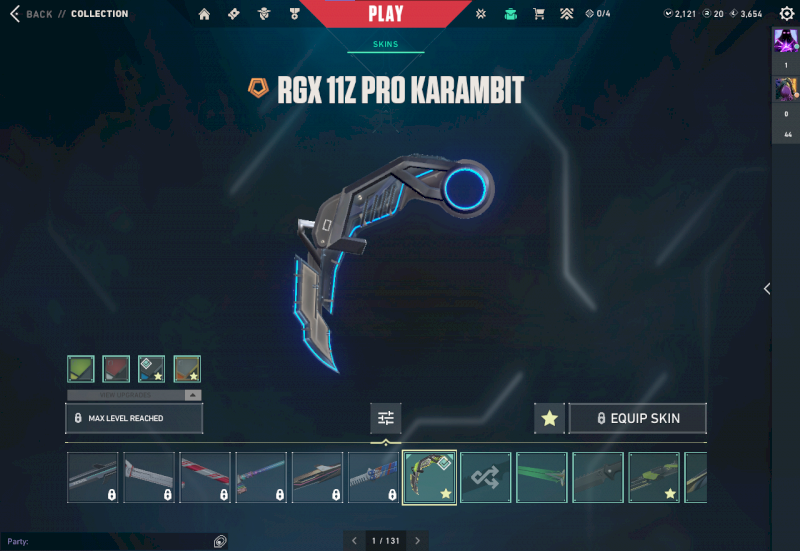This screenshot has height=551, width=800.
Task: Toggle the favorite star button
Action: [549, 418]
